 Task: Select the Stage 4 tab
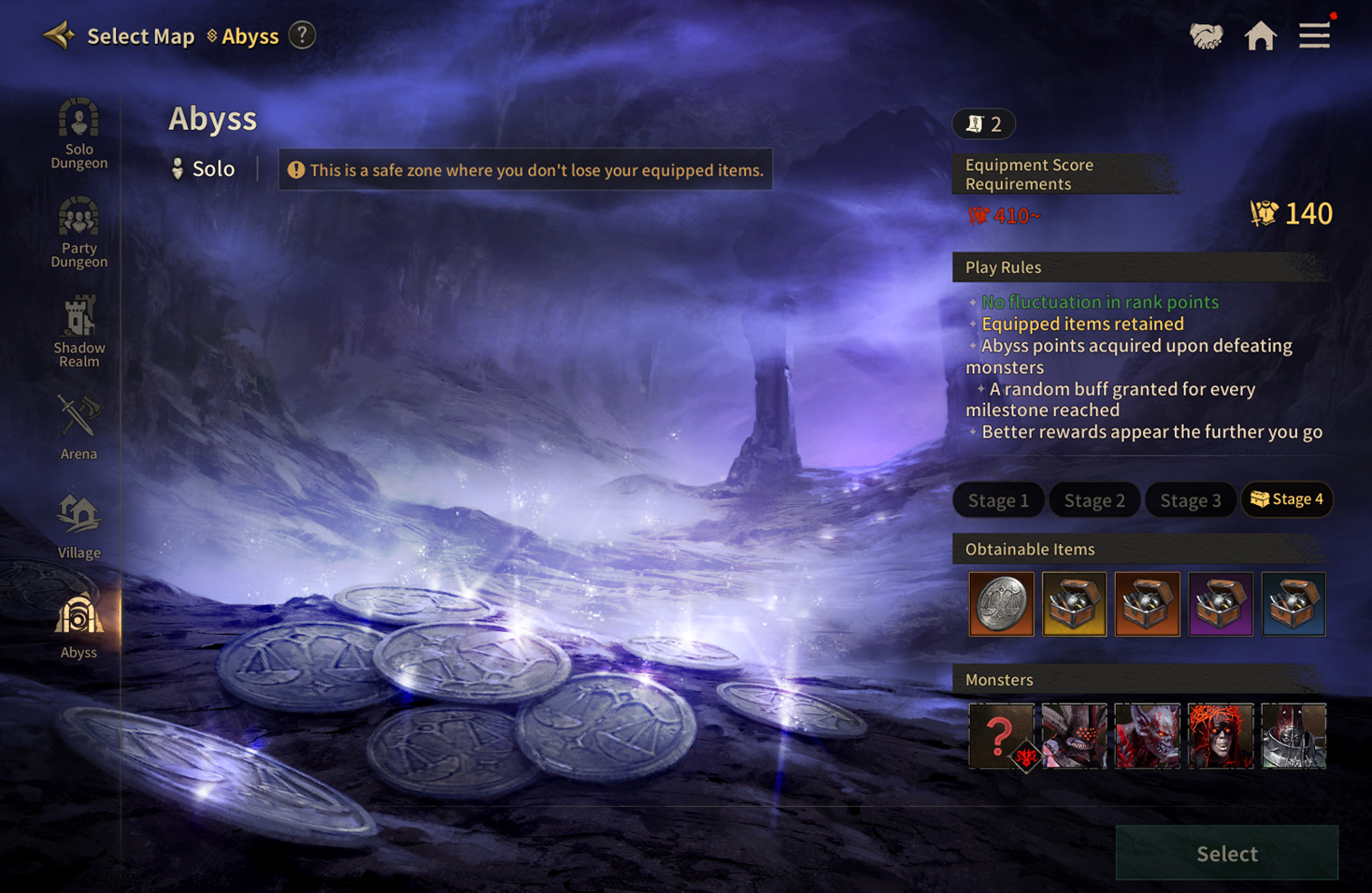coord(1287,499)
